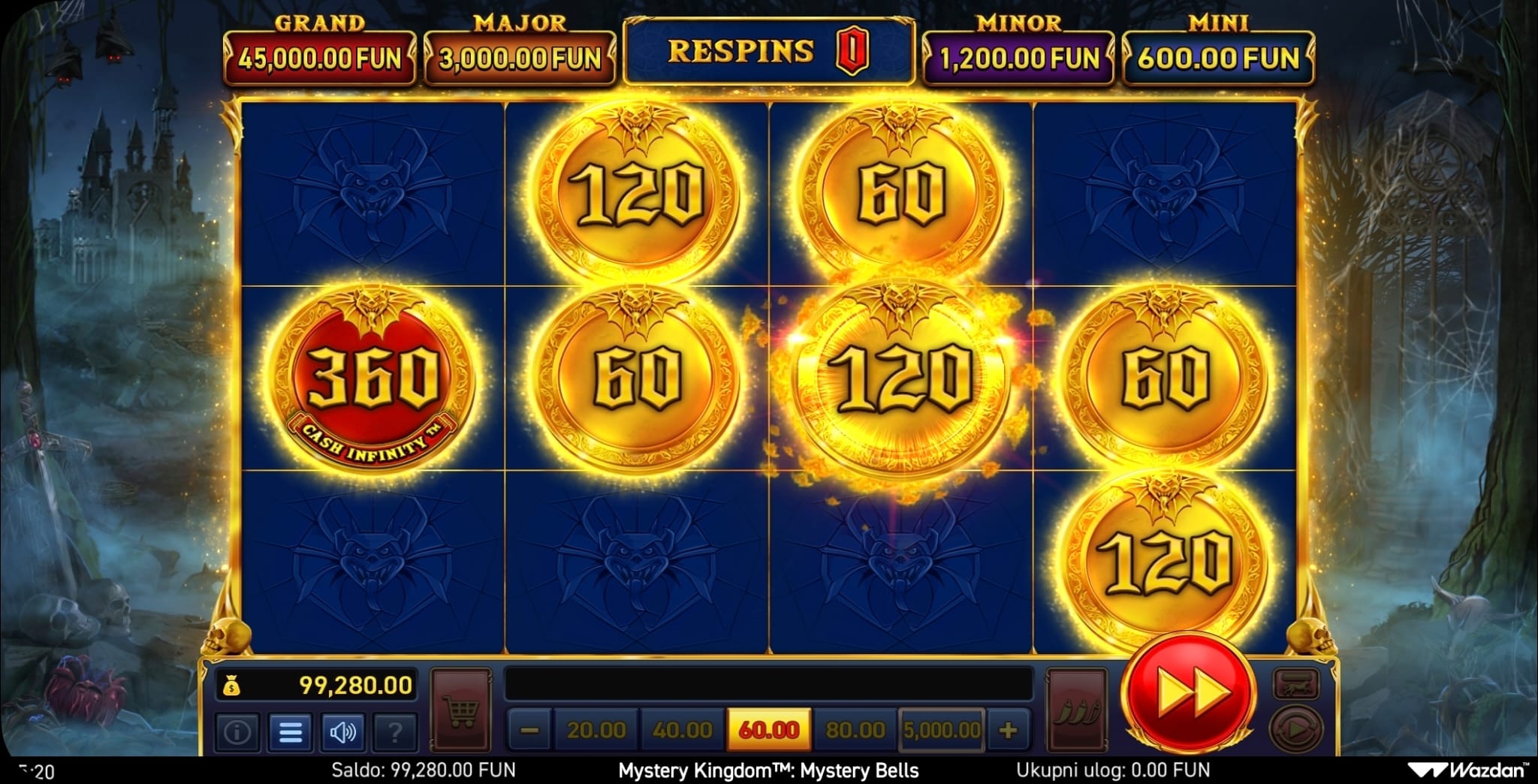Viewport: 1538px width, 784px height.
Task: Select the 20.00 bet amount
Action: (596, 730)
